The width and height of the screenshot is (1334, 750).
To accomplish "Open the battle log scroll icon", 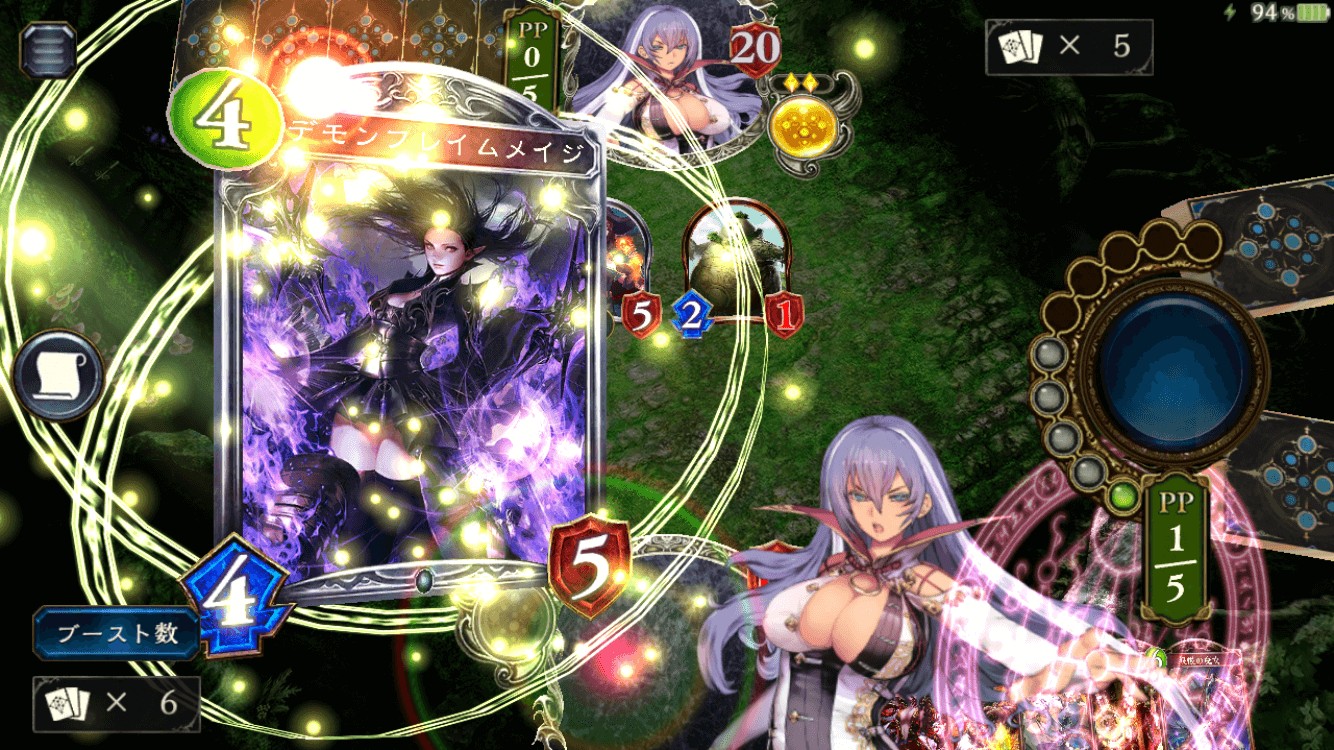I will pyautogui.click(x=58, y=375).
